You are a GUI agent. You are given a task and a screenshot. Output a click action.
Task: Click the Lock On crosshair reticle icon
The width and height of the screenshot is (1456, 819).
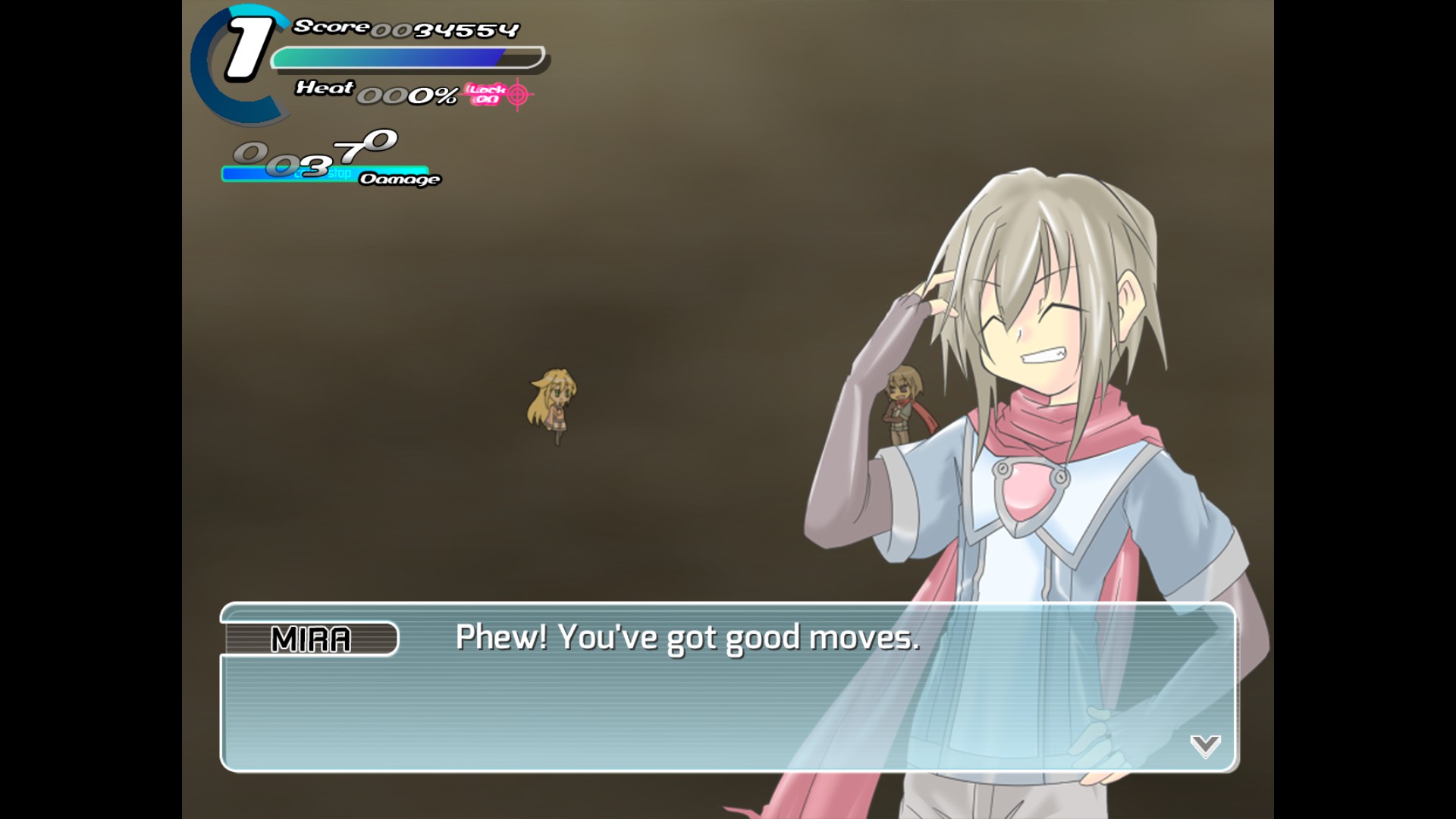518,93
